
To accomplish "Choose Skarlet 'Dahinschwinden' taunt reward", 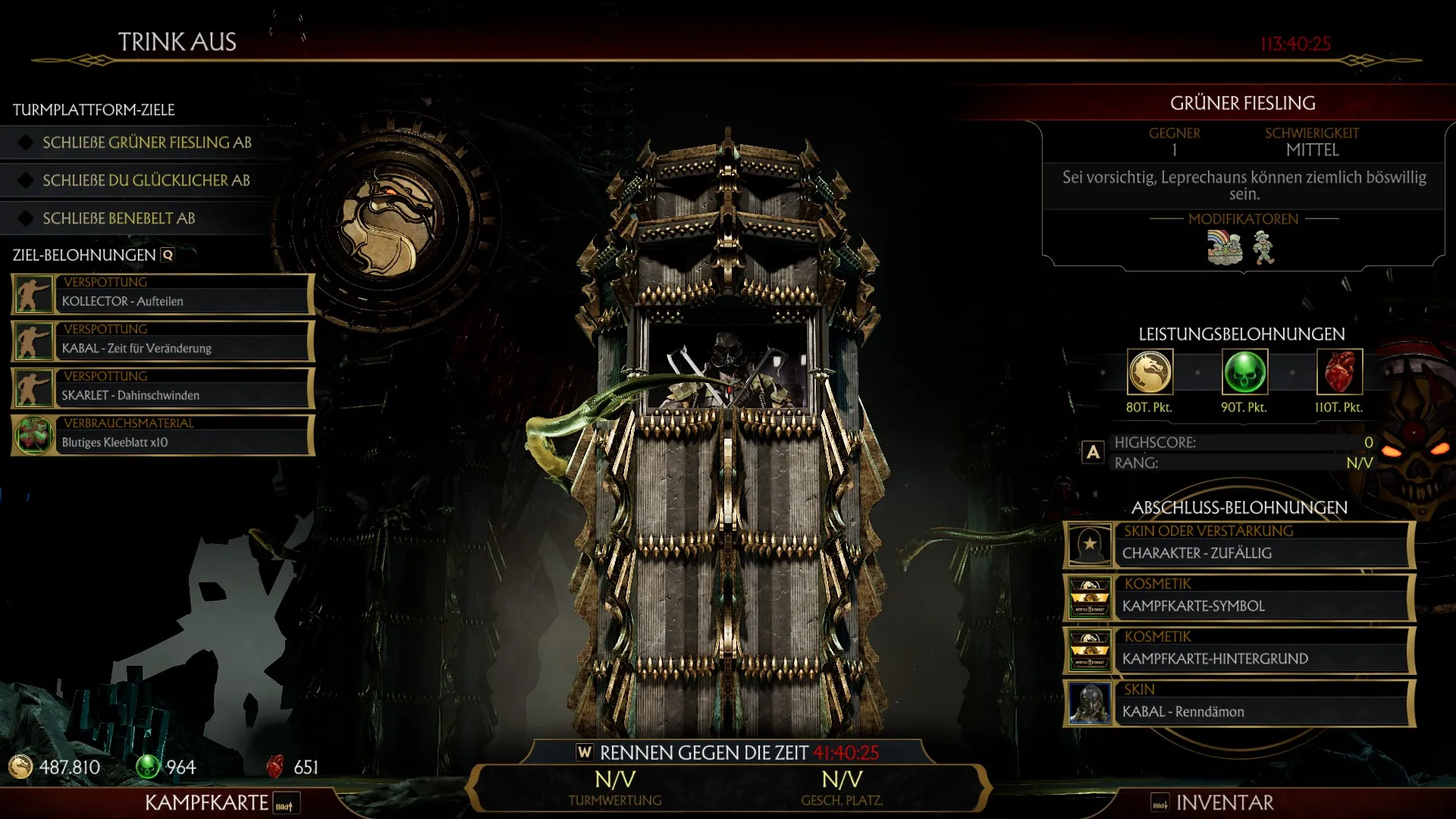I will pyautogui.click(x=162, y=388).
